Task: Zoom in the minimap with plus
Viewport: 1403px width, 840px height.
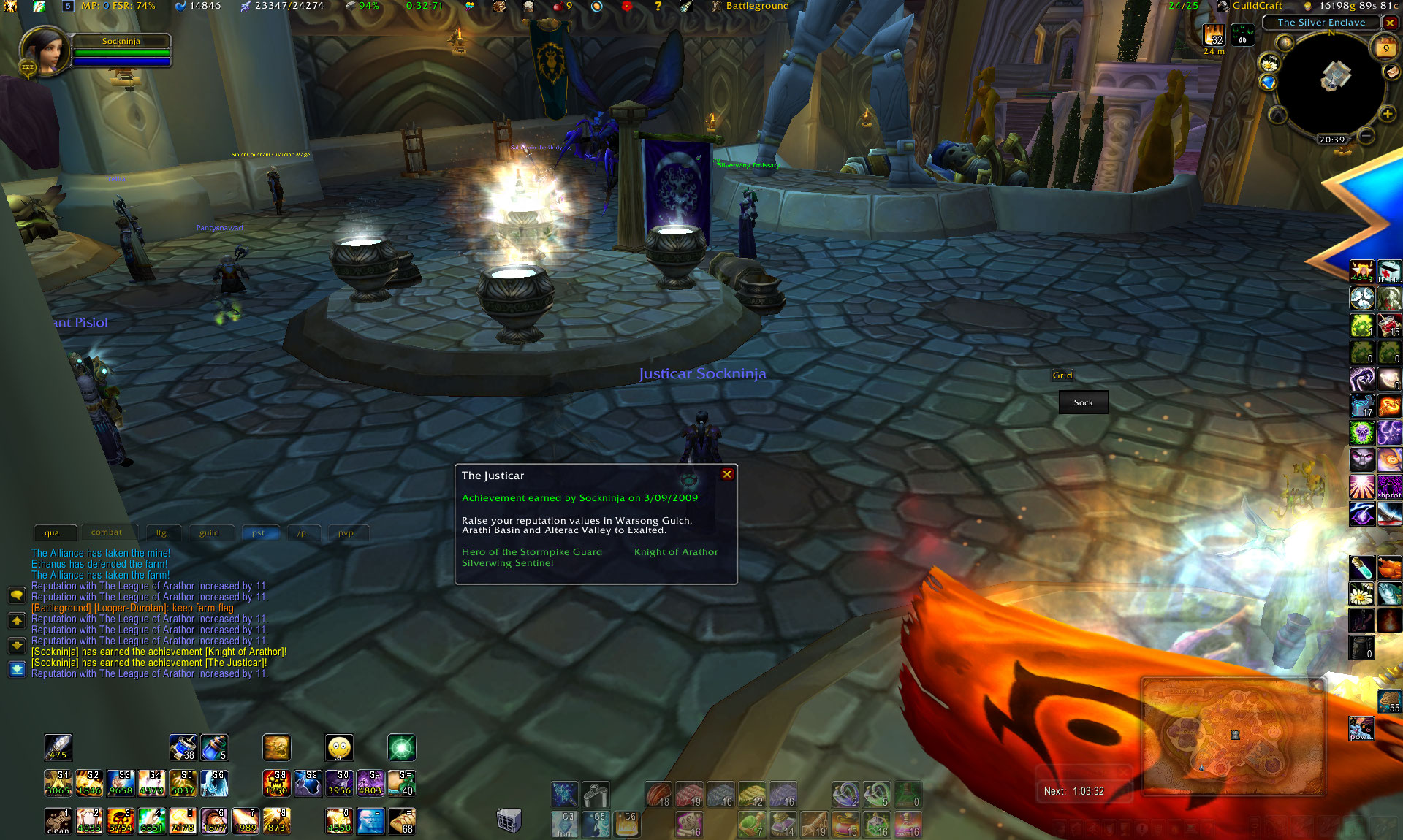Action: tap(1387, 114)
